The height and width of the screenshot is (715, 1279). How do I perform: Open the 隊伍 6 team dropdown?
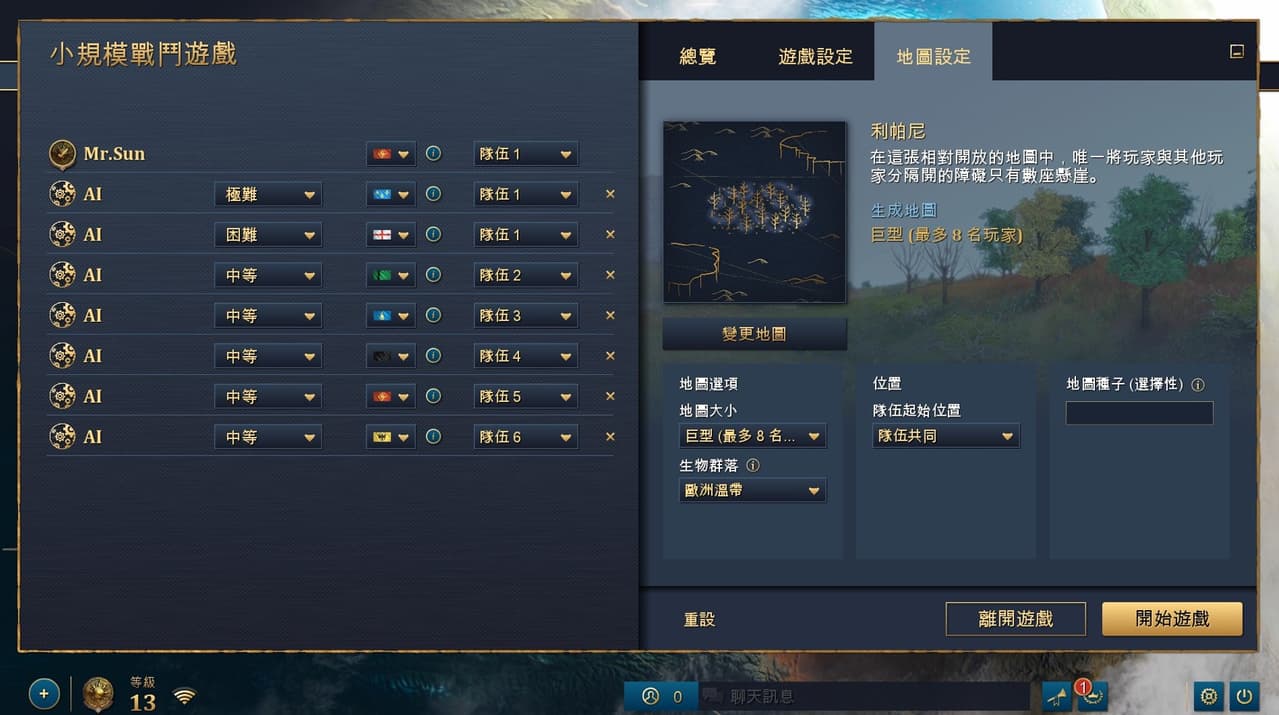click(x=525, y=437)
